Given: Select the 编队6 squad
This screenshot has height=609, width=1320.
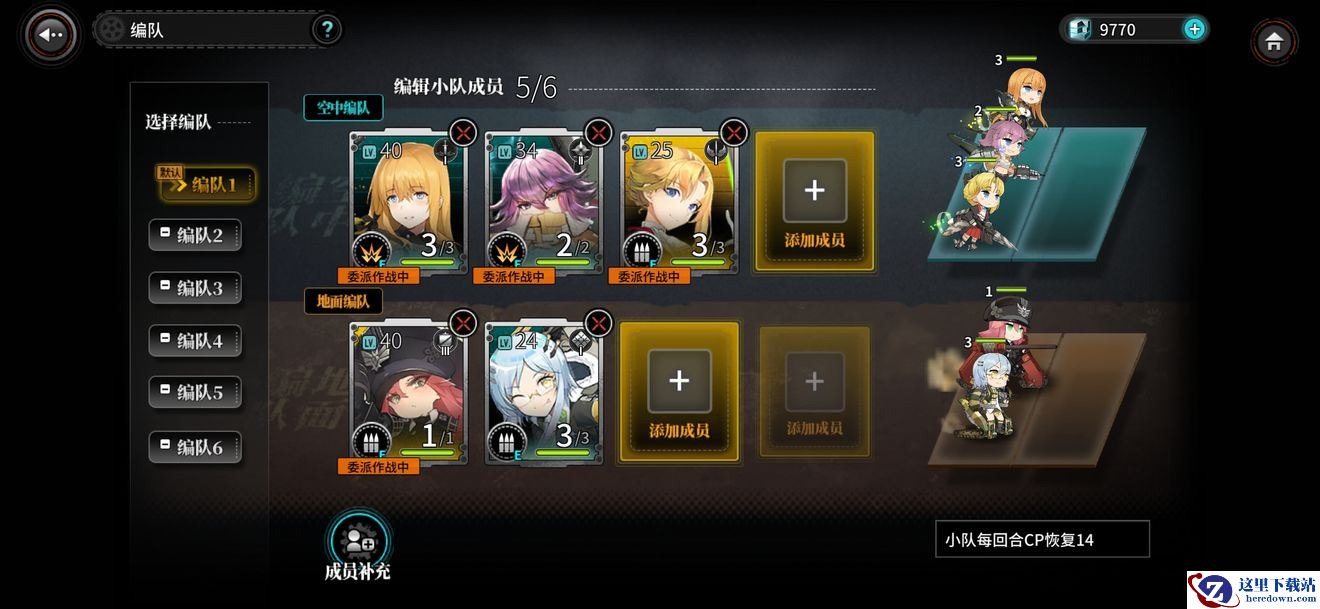Looking at the screenshot, I should (196, 447).
